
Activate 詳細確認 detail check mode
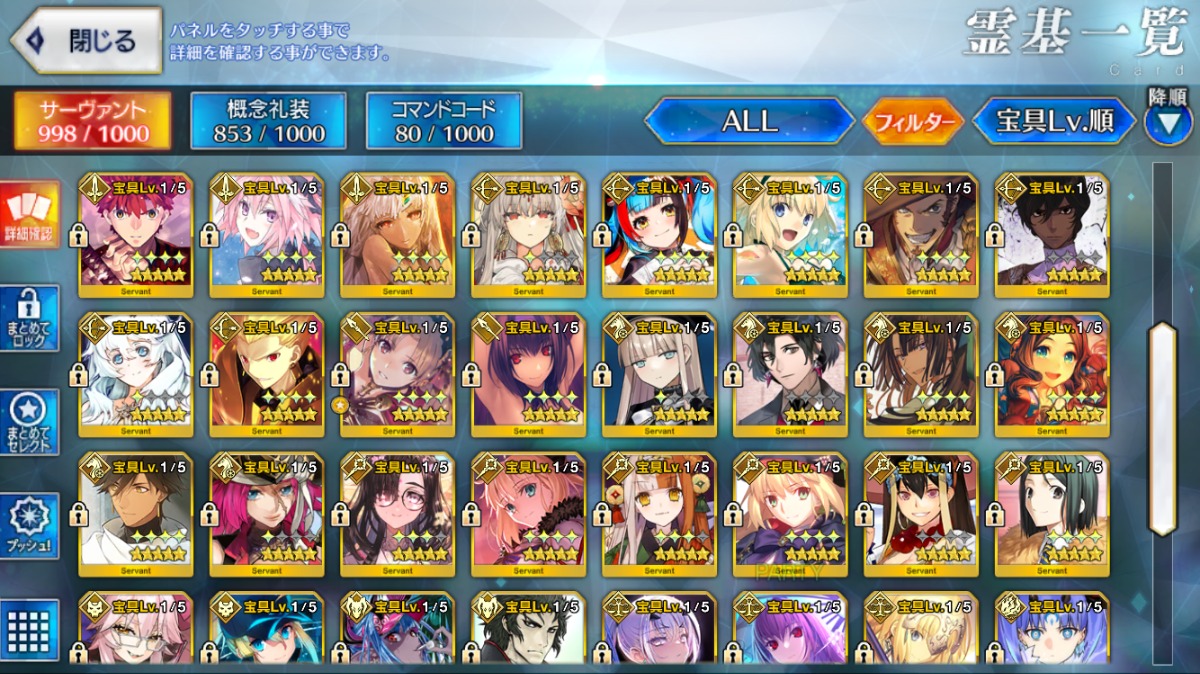[29, 215]
